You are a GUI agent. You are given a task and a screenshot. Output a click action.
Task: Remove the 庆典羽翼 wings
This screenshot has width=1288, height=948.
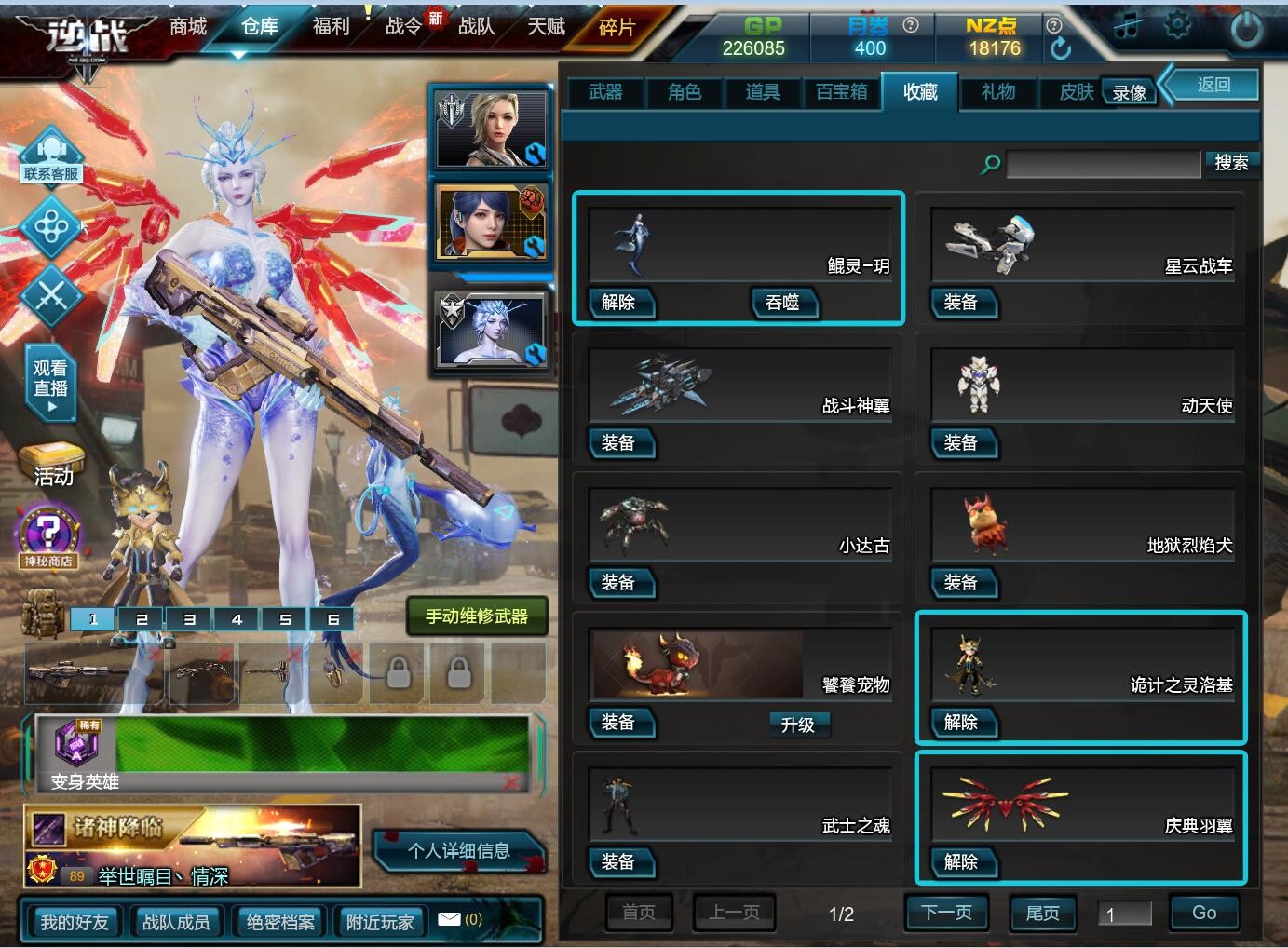(x=961, y=862)
